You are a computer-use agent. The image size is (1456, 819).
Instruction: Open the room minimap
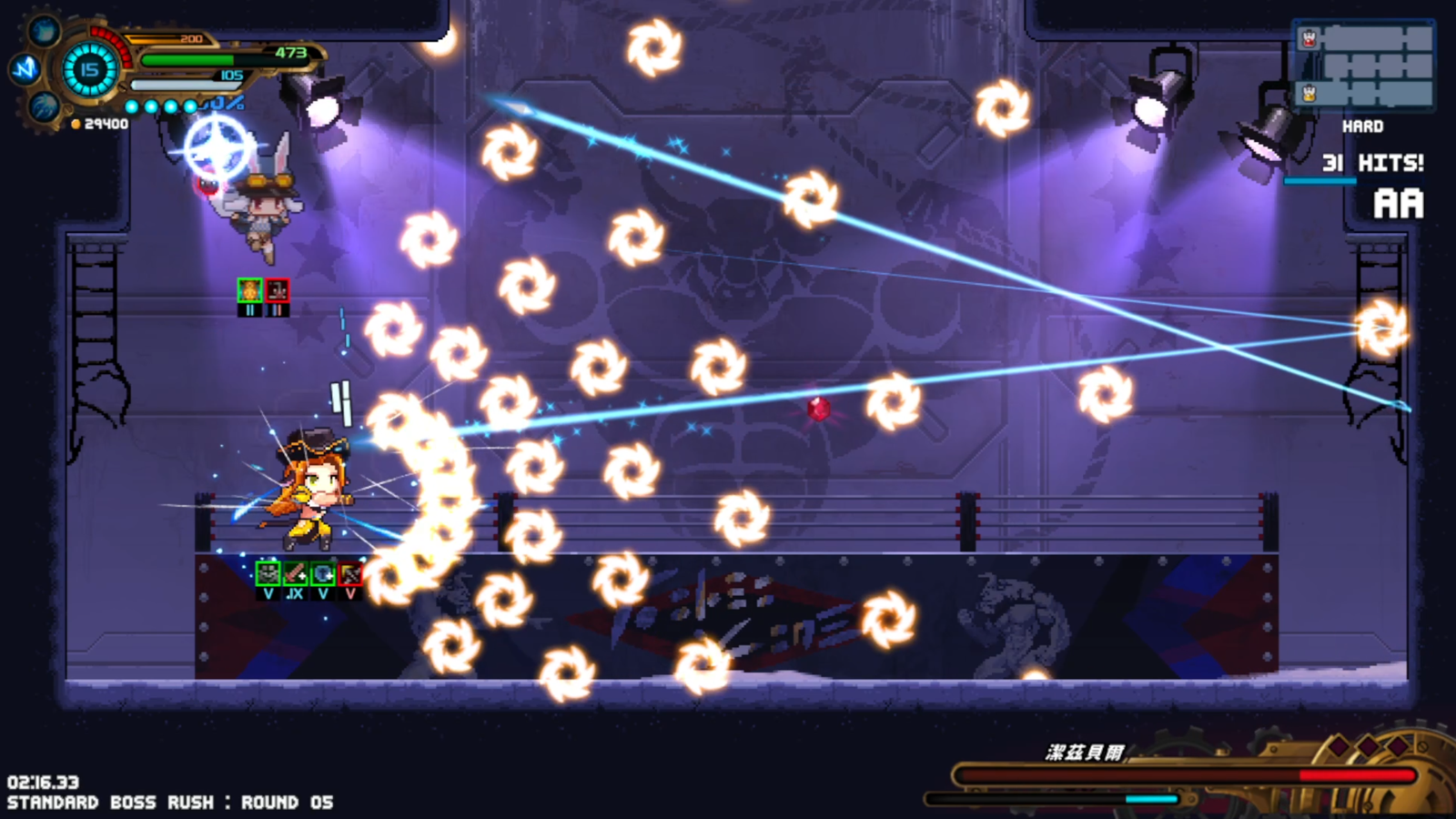pos(1363,66)
